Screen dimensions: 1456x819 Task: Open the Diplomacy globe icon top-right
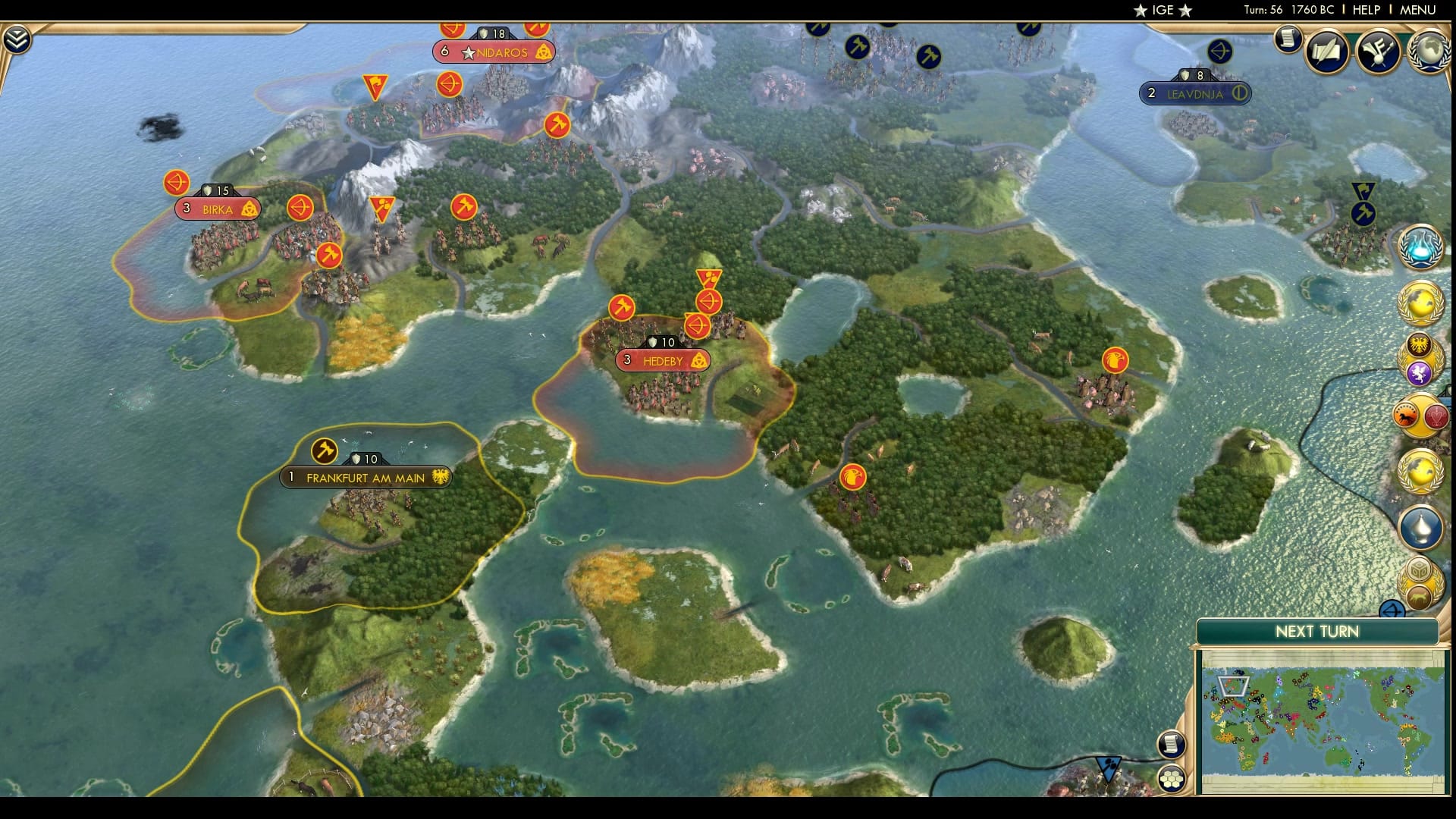1429,52
